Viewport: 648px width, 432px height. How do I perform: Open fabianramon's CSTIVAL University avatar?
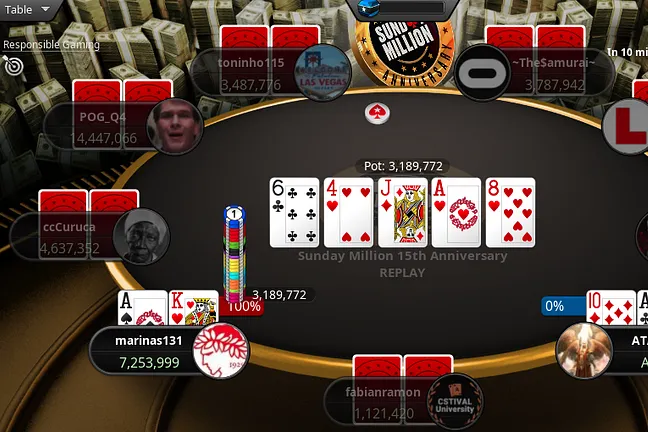click(455, 401)
